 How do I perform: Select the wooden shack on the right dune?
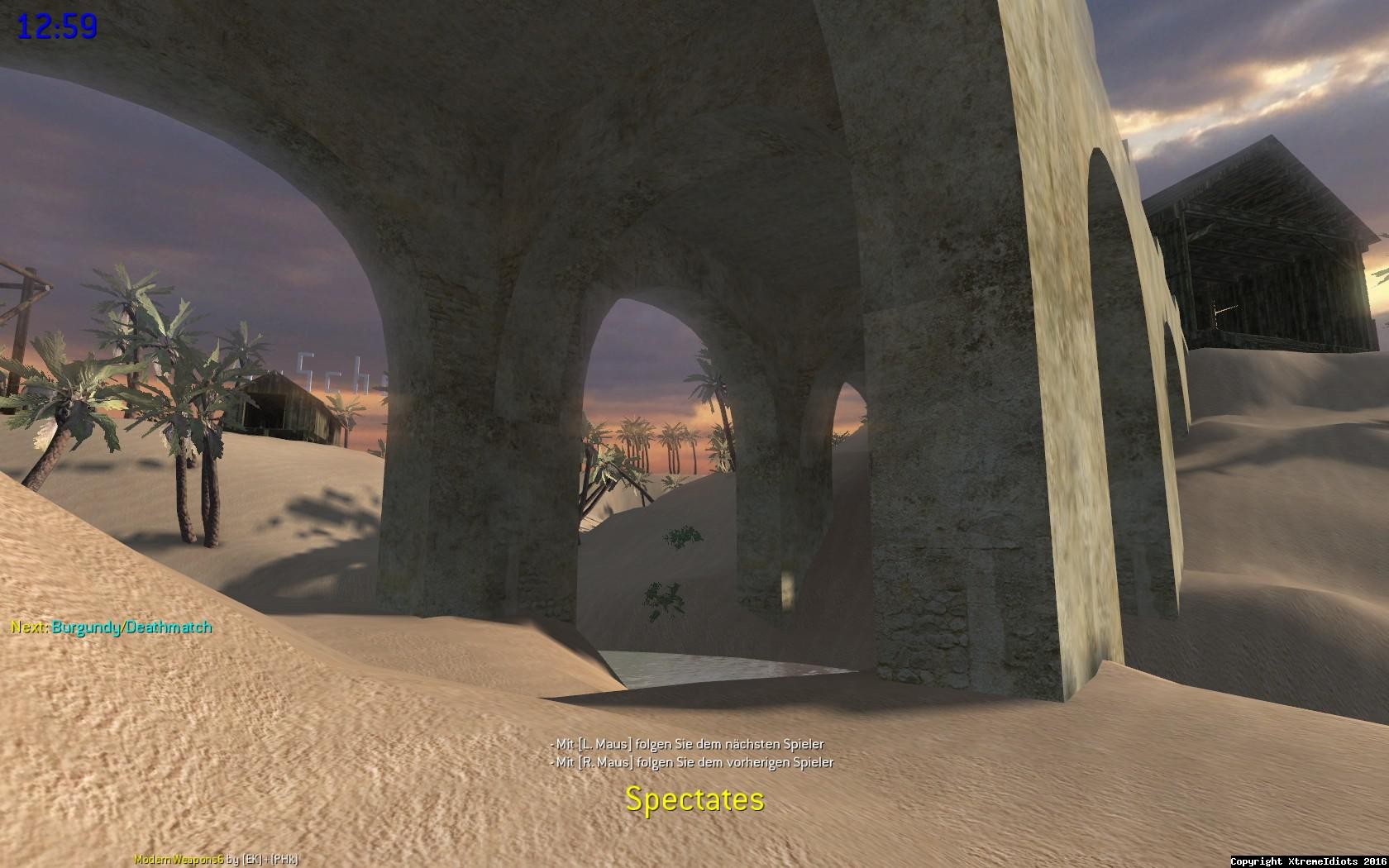tap(1257, 248)
